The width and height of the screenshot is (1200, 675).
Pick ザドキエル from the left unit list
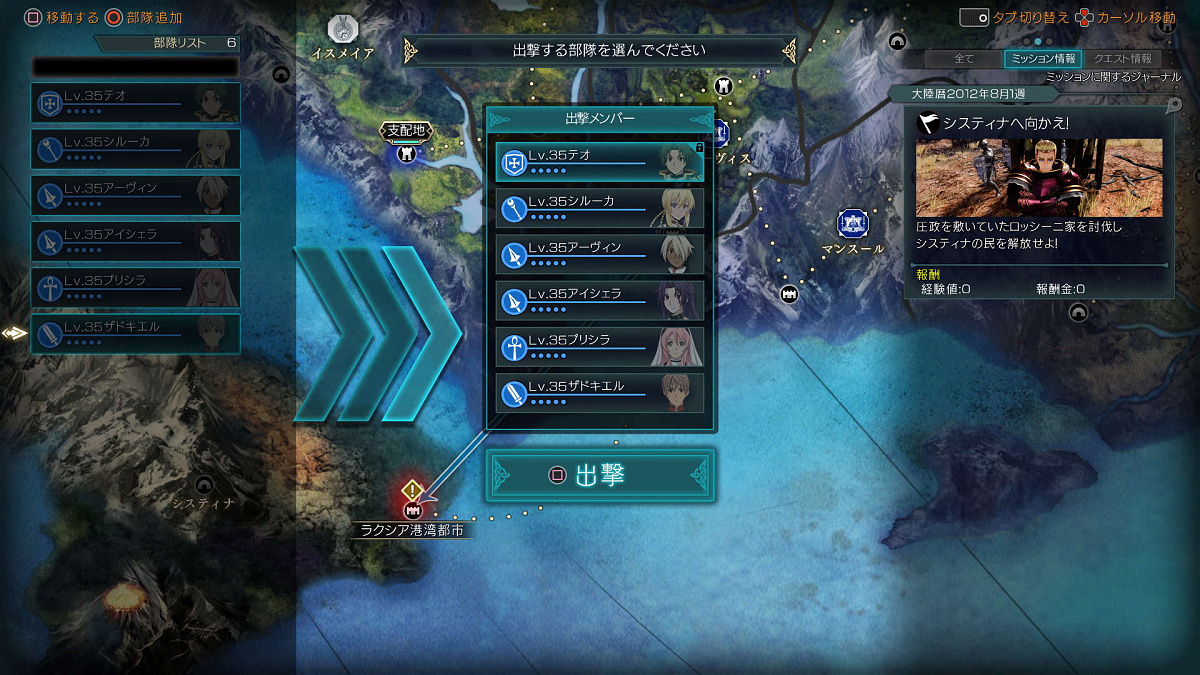(135, 333)
